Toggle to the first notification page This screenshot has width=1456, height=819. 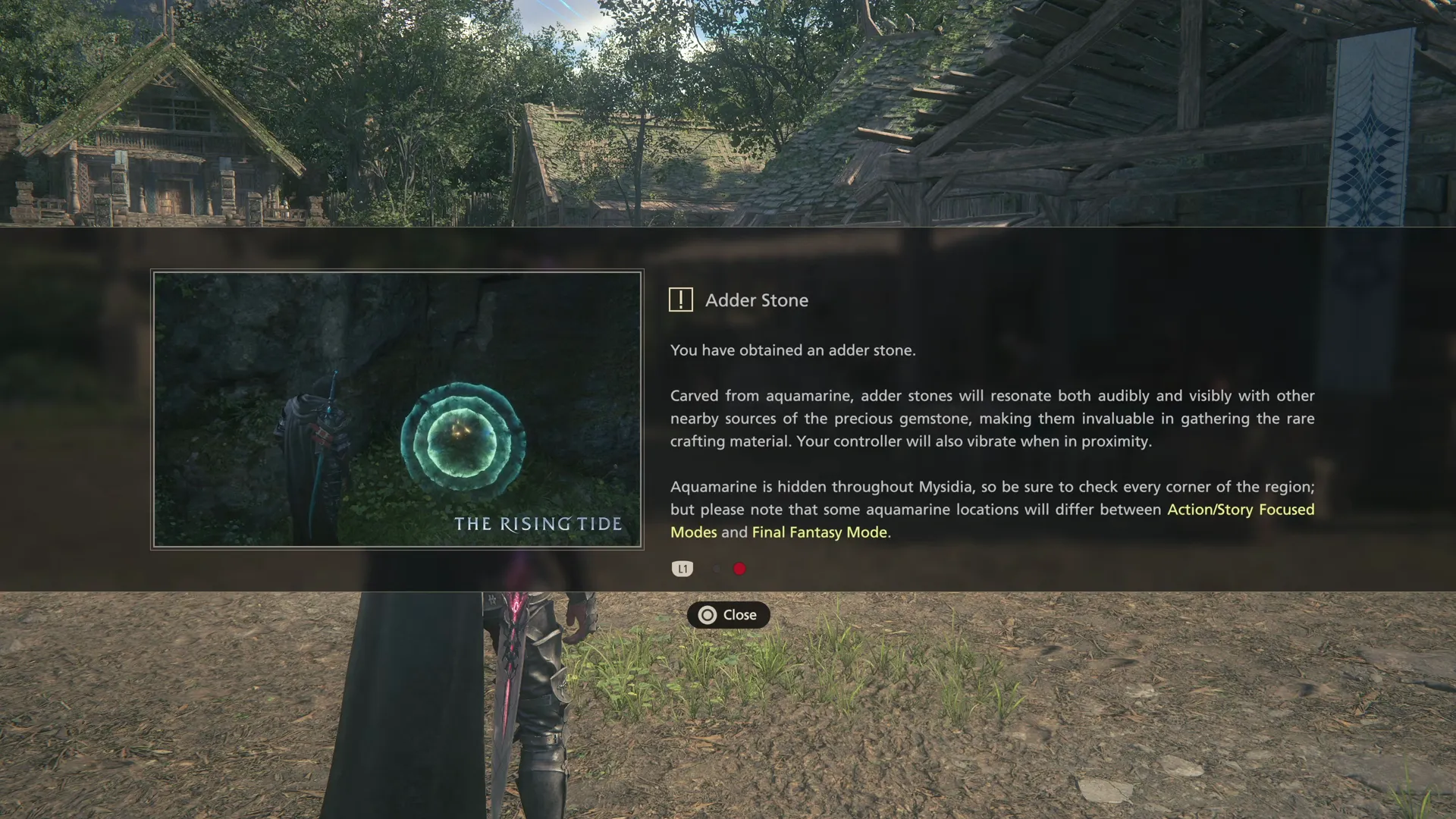point(717,569)
